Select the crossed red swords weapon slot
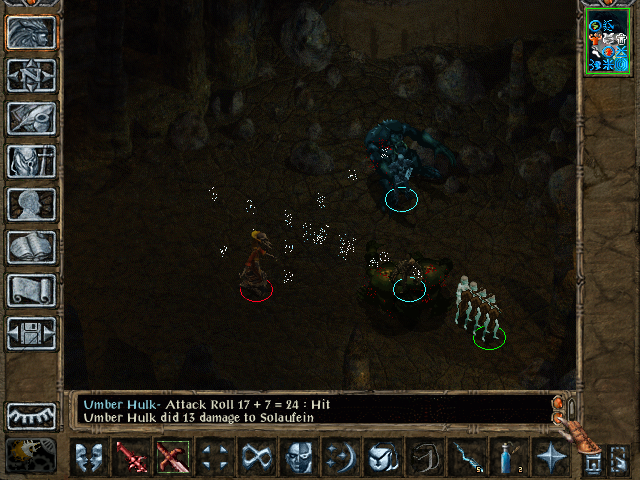Screen dimensions: 640x480 (x=173, y=459)
